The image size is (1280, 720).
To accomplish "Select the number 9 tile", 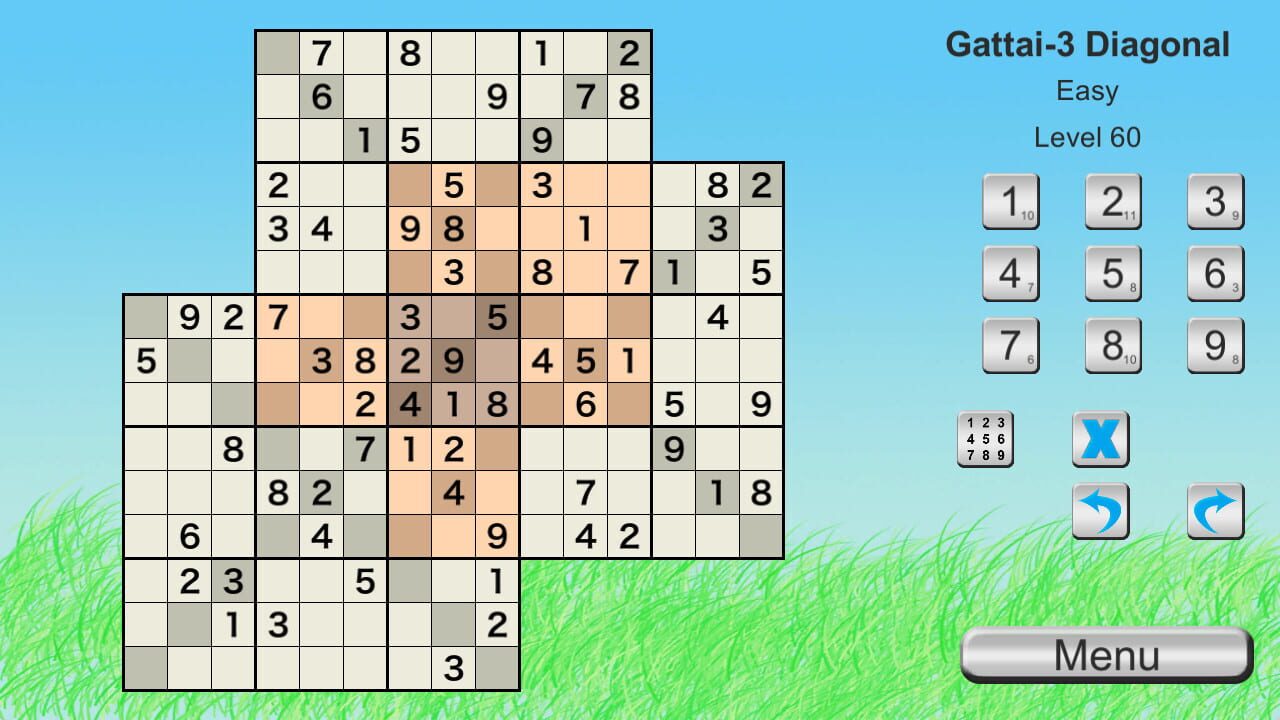I will (x=1215, y=345).
